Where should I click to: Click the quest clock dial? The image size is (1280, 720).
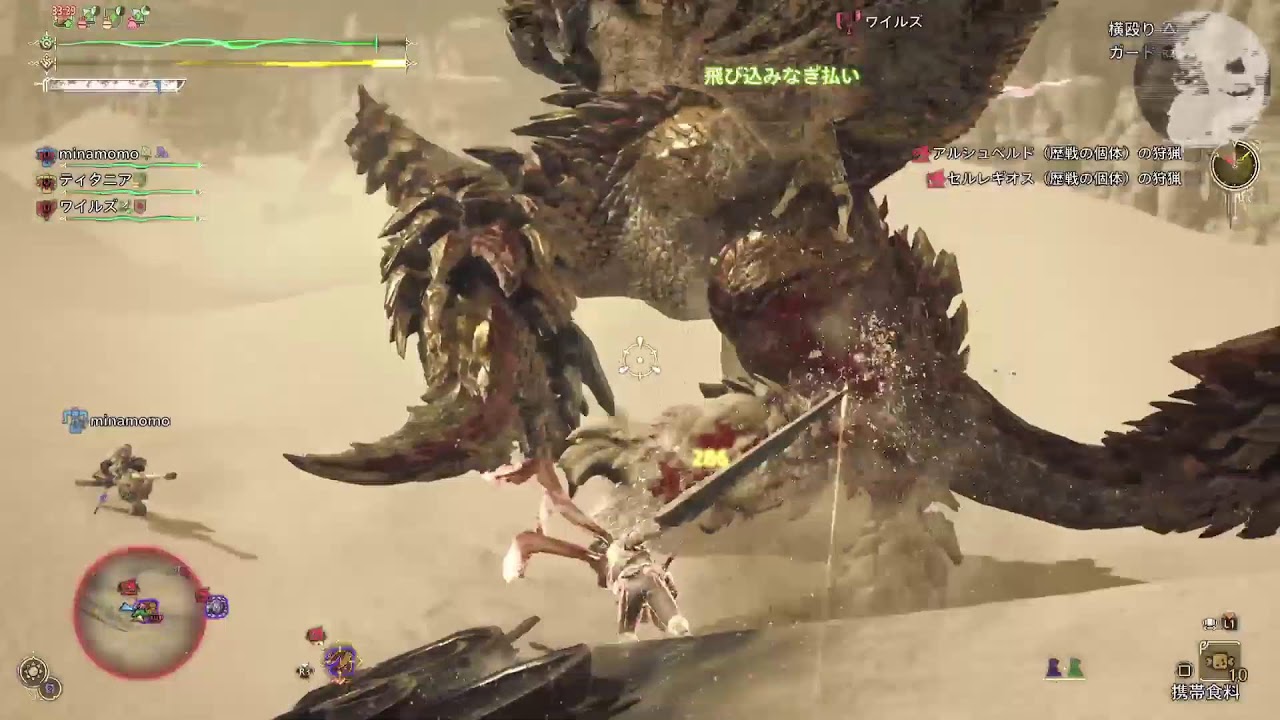click(x=1234, y=165)
